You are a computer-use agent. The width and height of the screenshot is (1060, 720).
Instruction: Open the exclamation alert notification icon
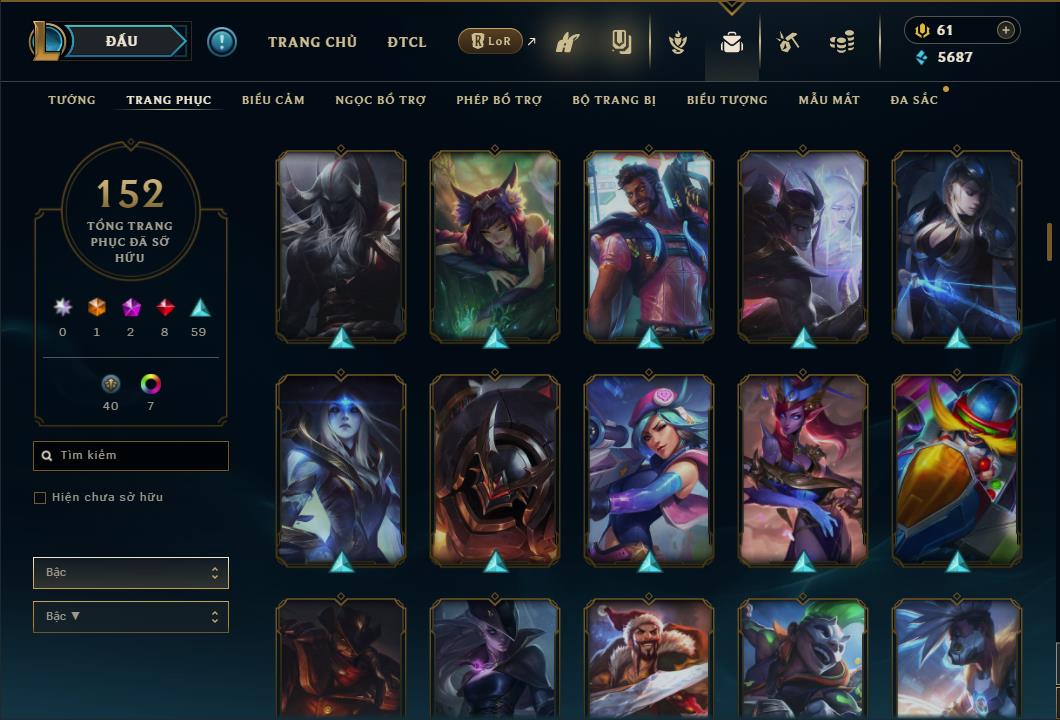pyautogui.click(x=222, y=42)
